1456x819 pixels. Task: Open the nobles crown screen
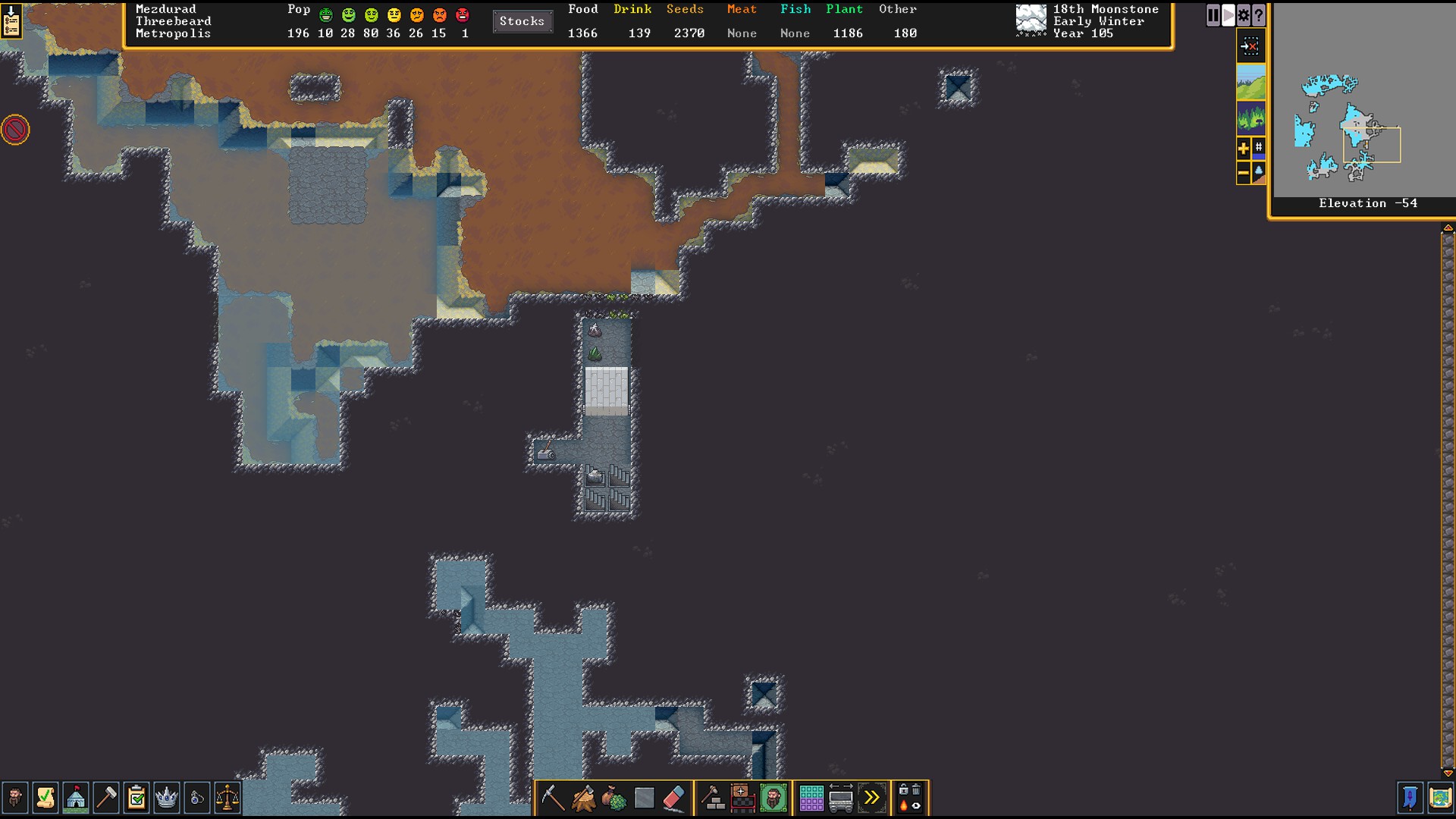pos(166,798)
